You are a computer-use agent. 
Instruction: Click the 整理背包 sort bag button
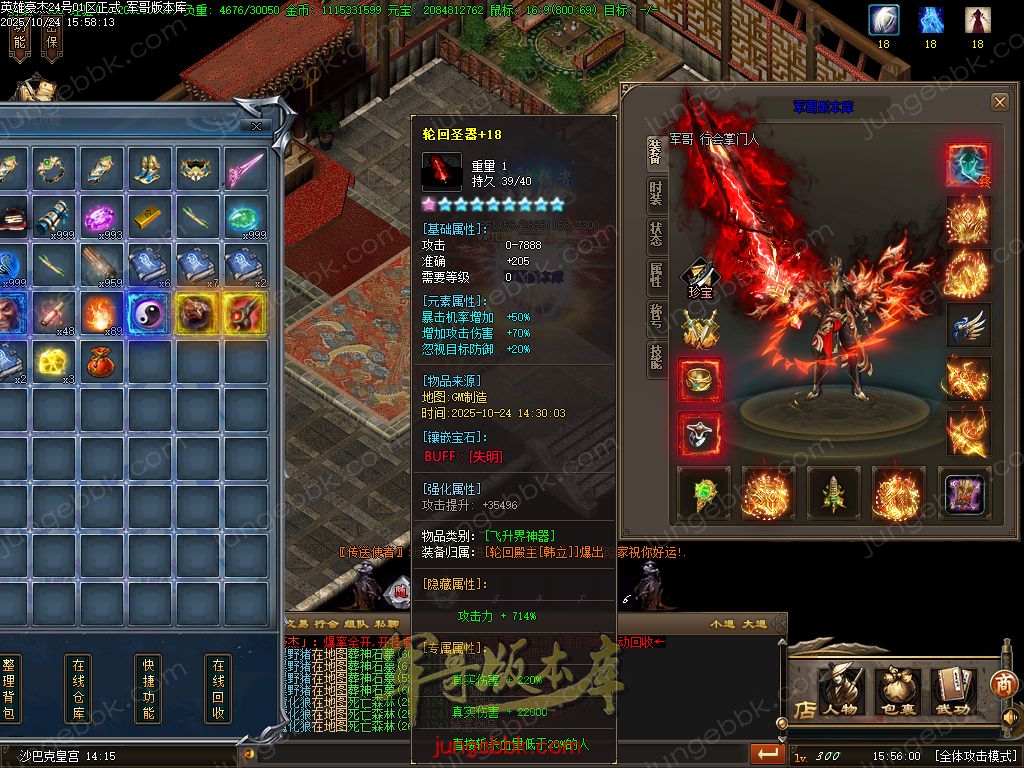click(9, 688)
